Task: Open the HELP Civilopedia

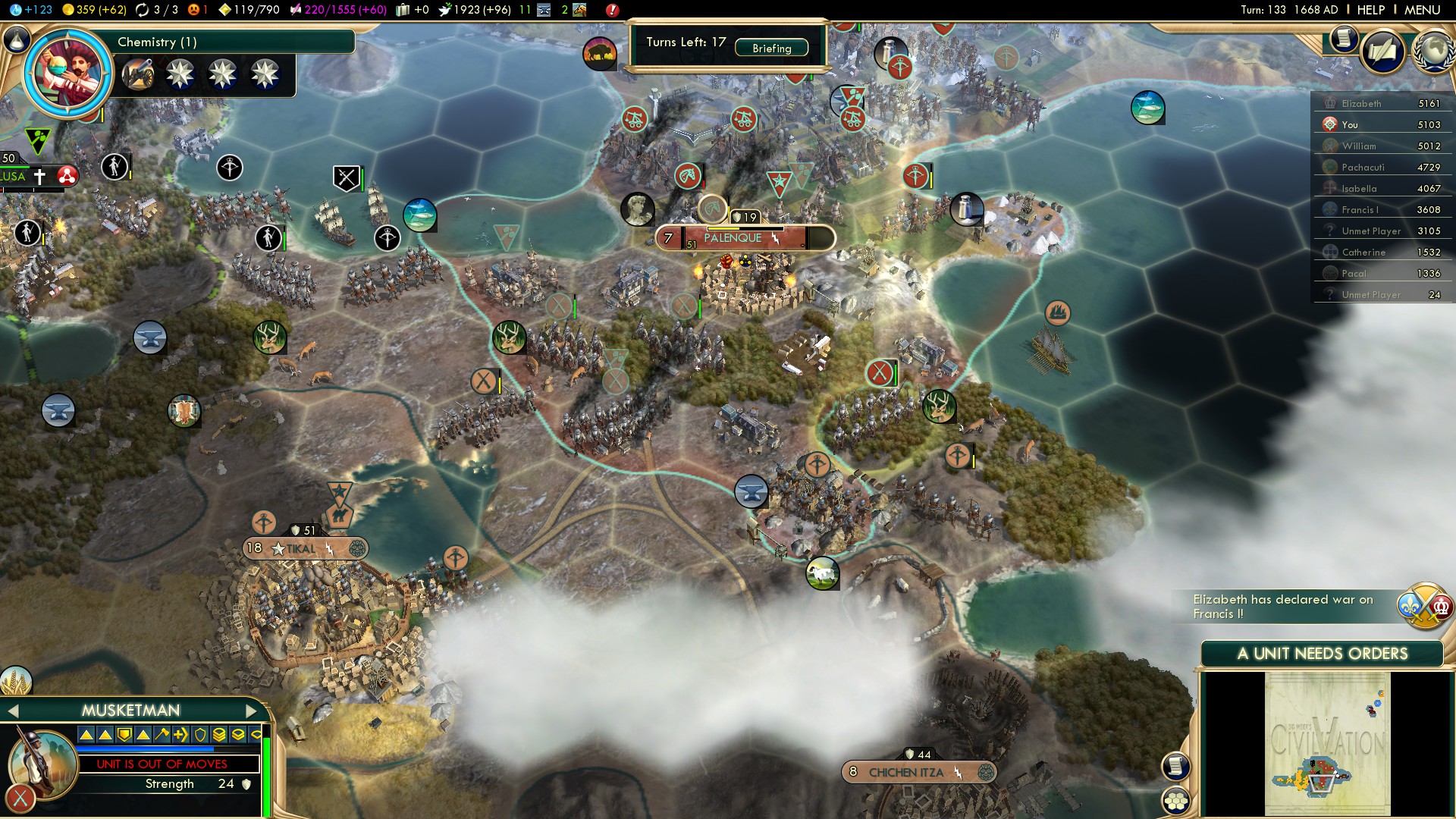Action: (x=1370, y=10)
